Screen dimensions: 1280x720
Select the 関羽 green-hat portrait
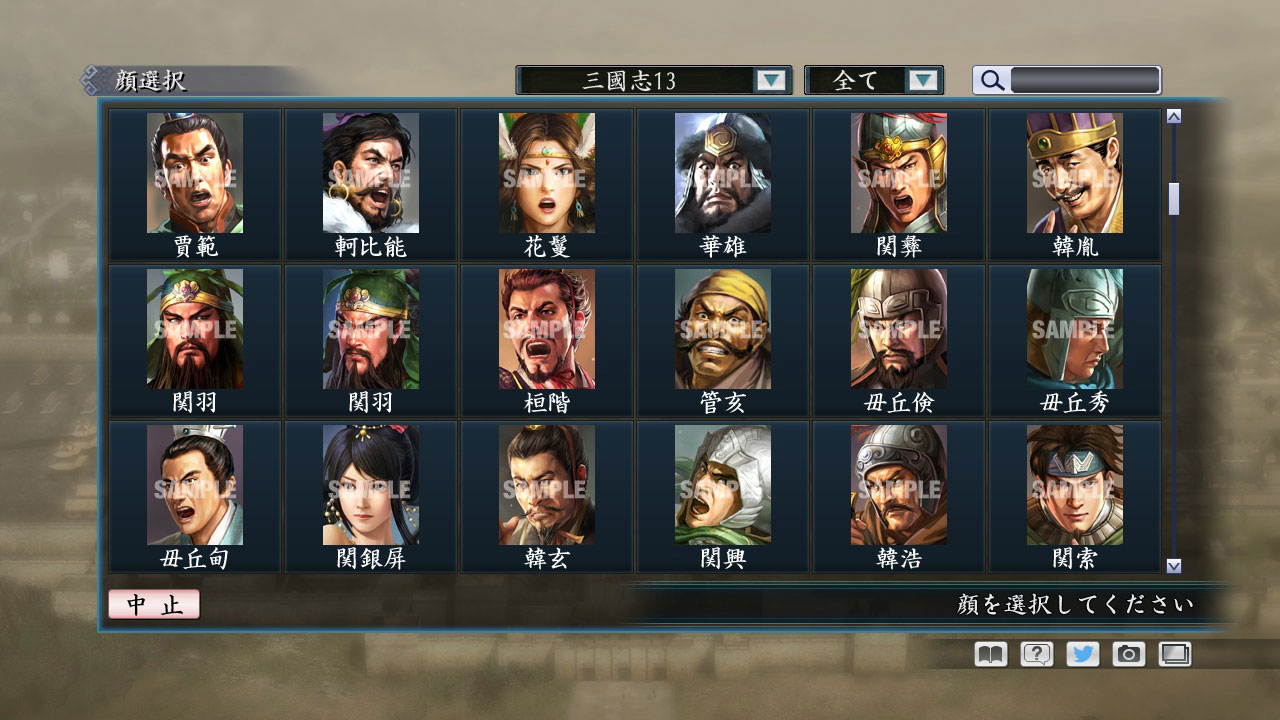click(x=194, y=330)
